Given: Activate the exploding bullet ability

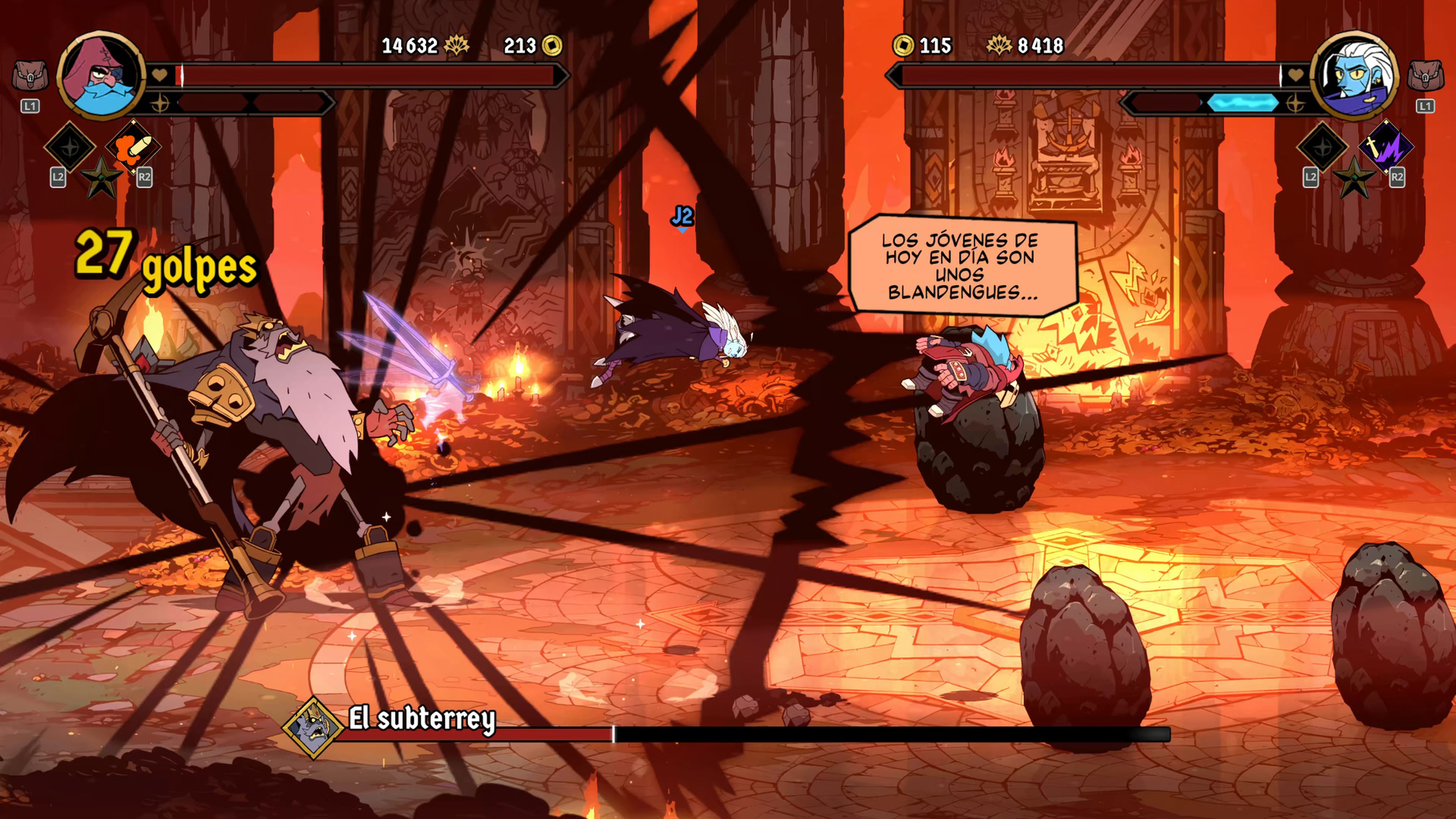Looking at the screenshot, I should [133, 147].
